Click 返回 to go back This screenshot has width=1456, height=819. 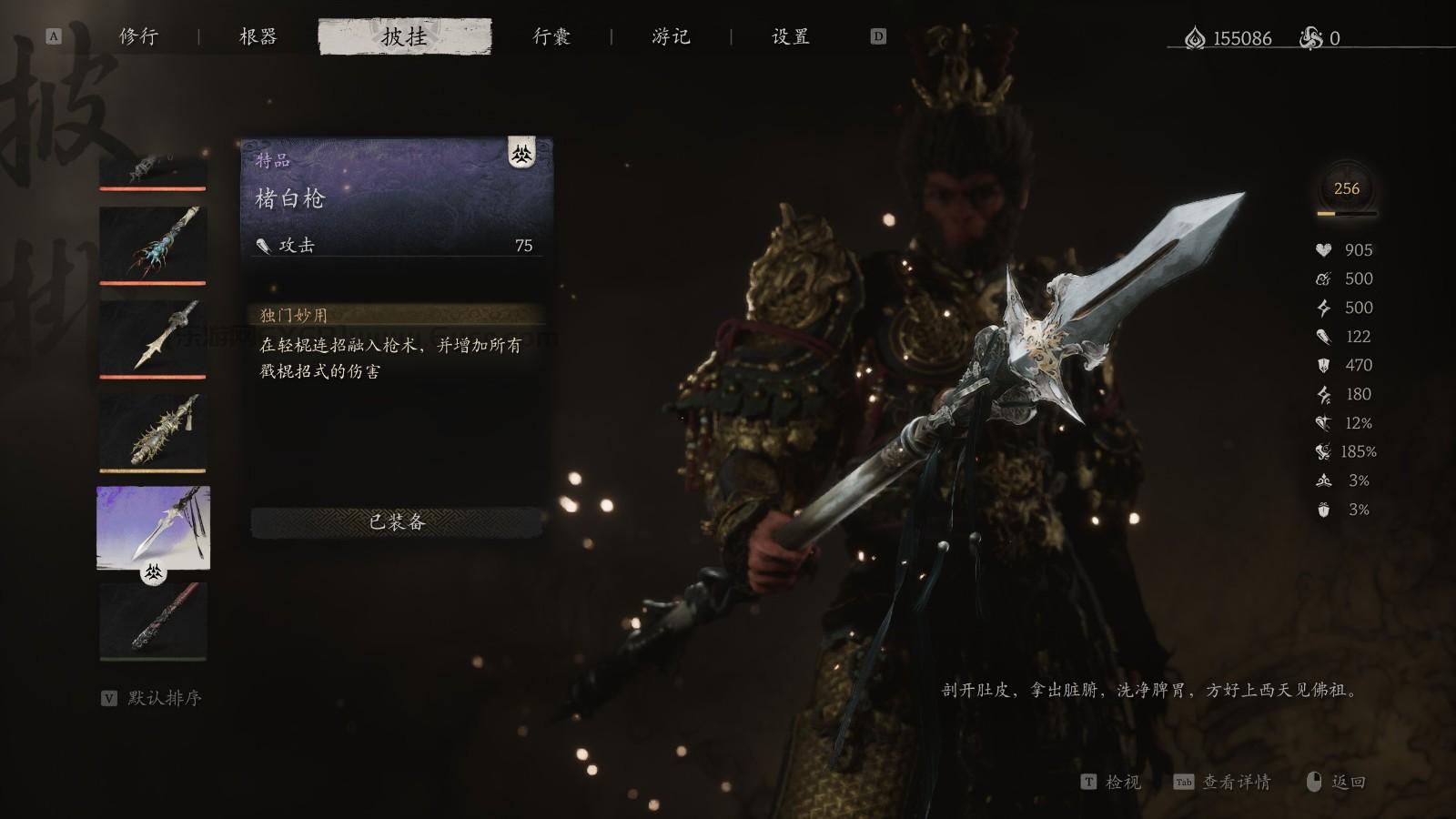point(1347,783)
